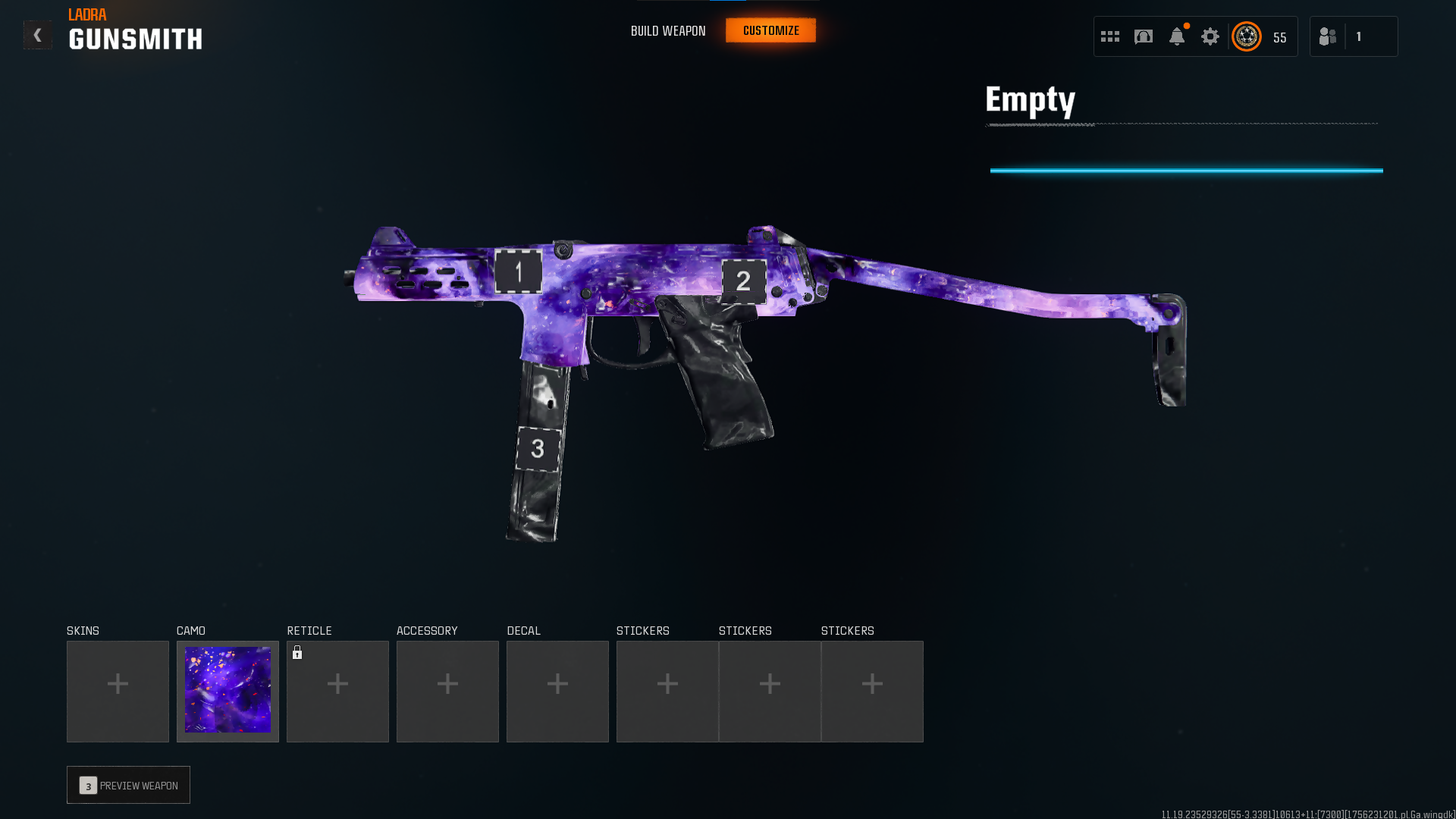1456x819 pixels.
Task: Open the headquarters icon beside the grid
Action: [1144, 36]
